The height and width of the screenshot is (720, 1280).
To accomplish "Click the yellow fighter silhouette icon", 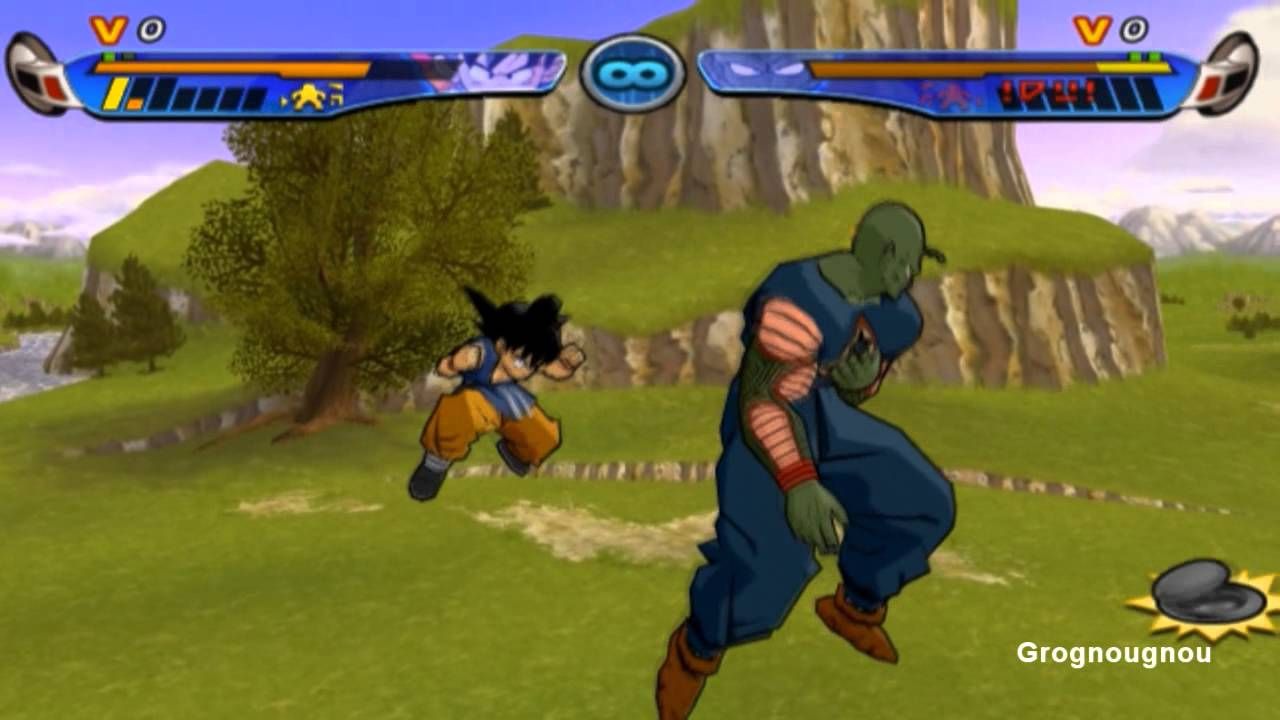I will (x=310, y=97).
